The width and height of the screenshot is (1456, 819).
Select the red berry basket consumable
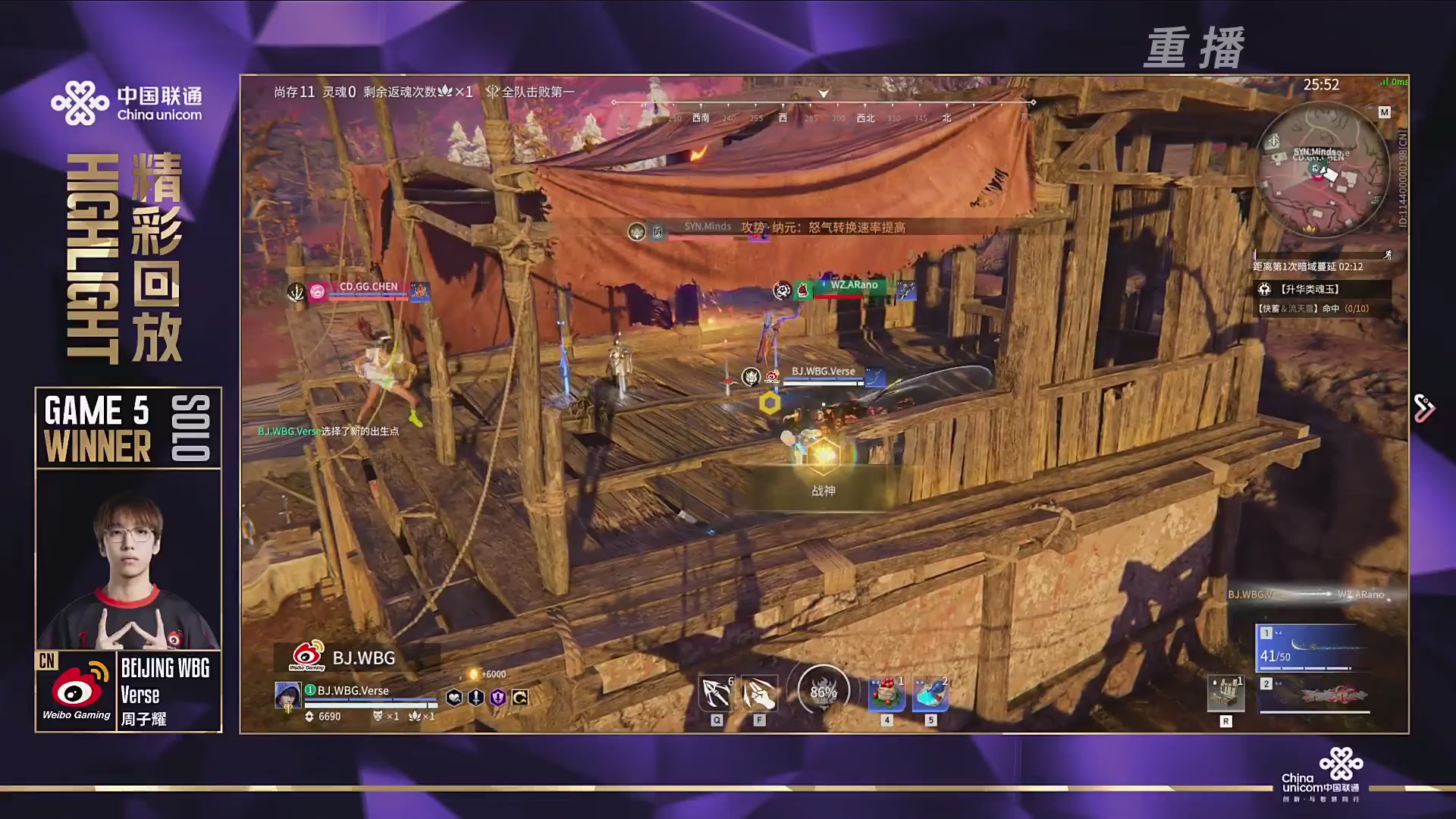886,695
